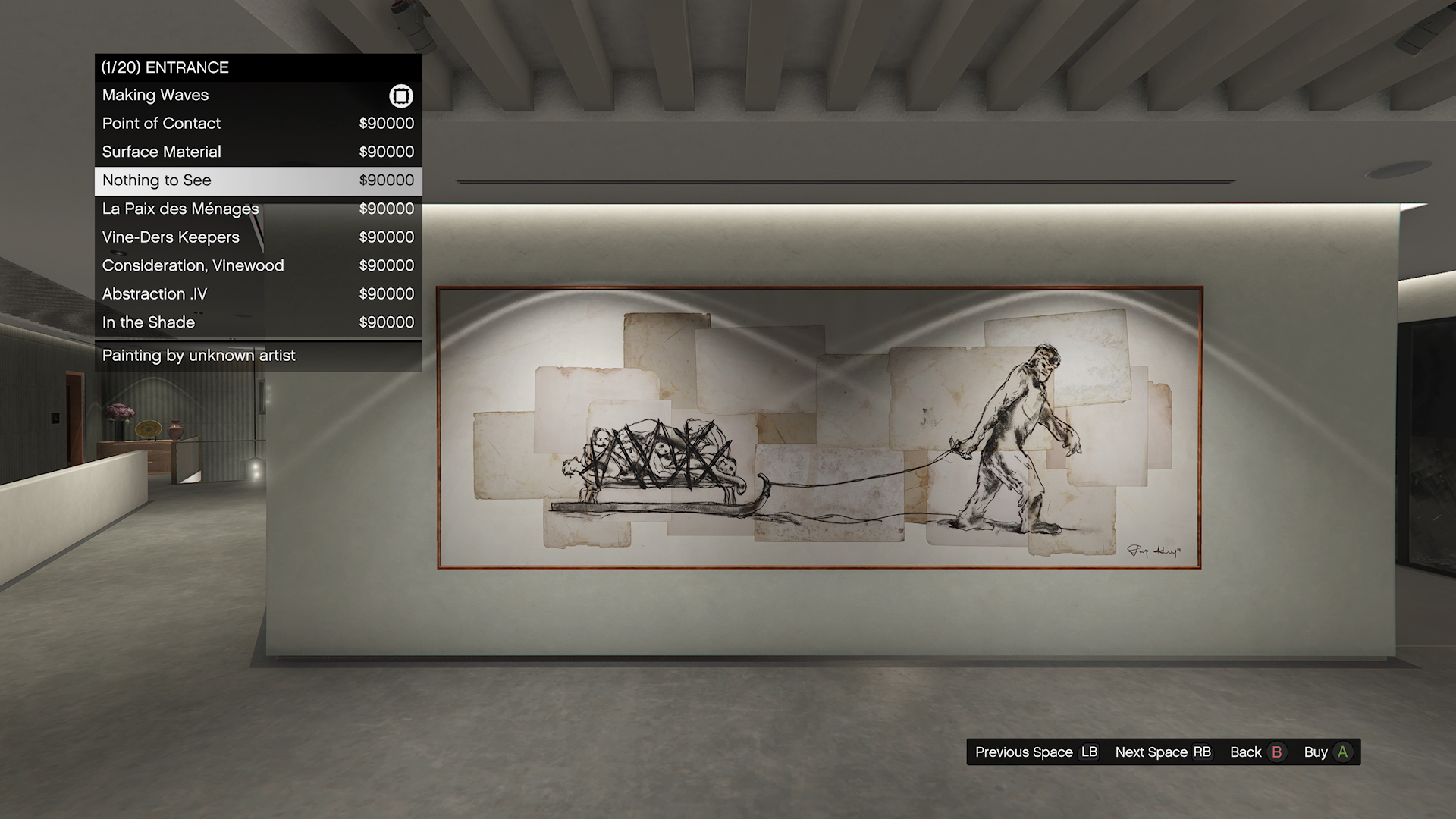The height and width of the screenshot is (819, 1456).
Task: Choose Point of Contact artwork
Action: click(258, 124)
